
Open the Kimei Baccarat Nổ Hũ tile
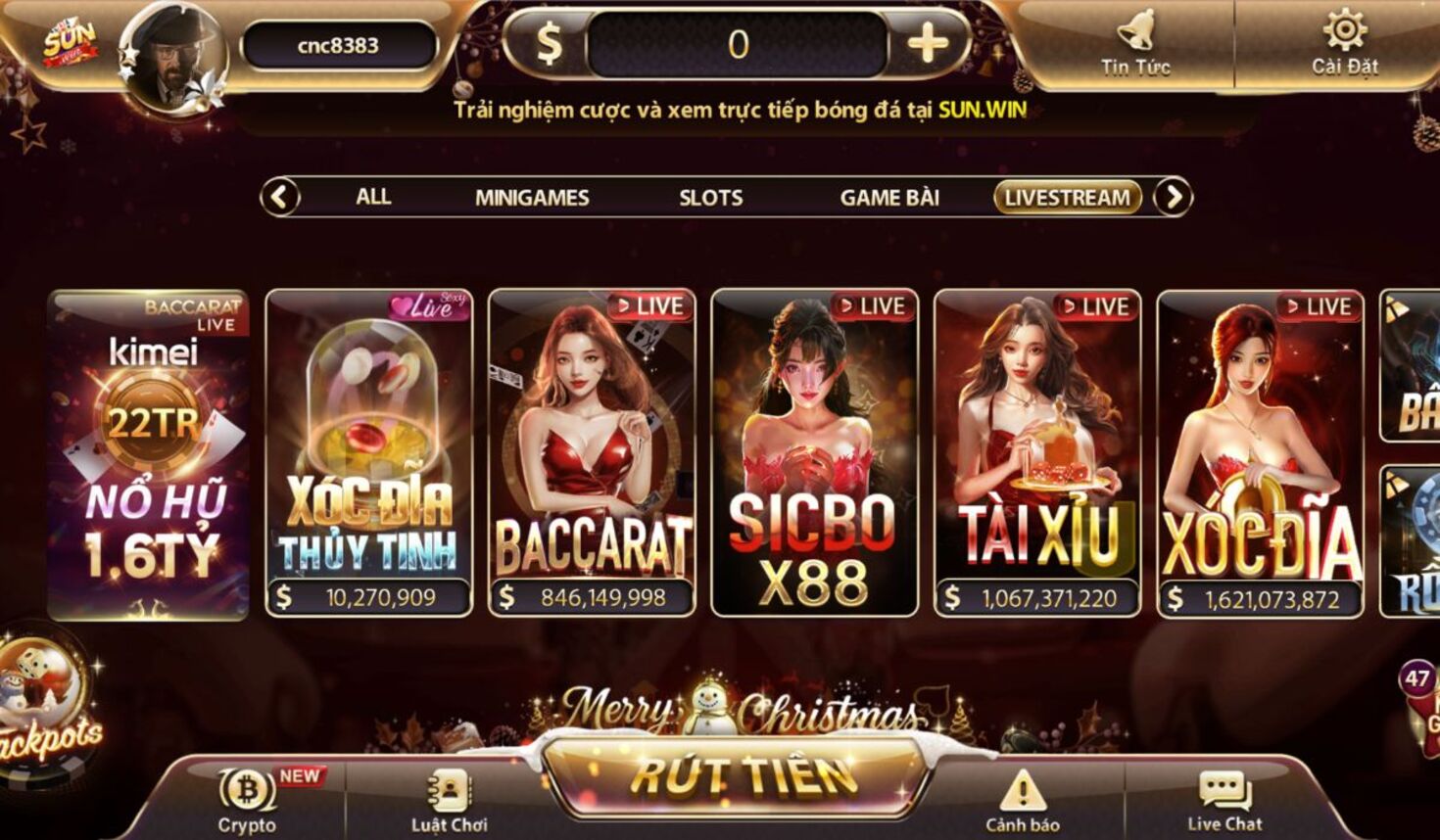click(148, 454)
